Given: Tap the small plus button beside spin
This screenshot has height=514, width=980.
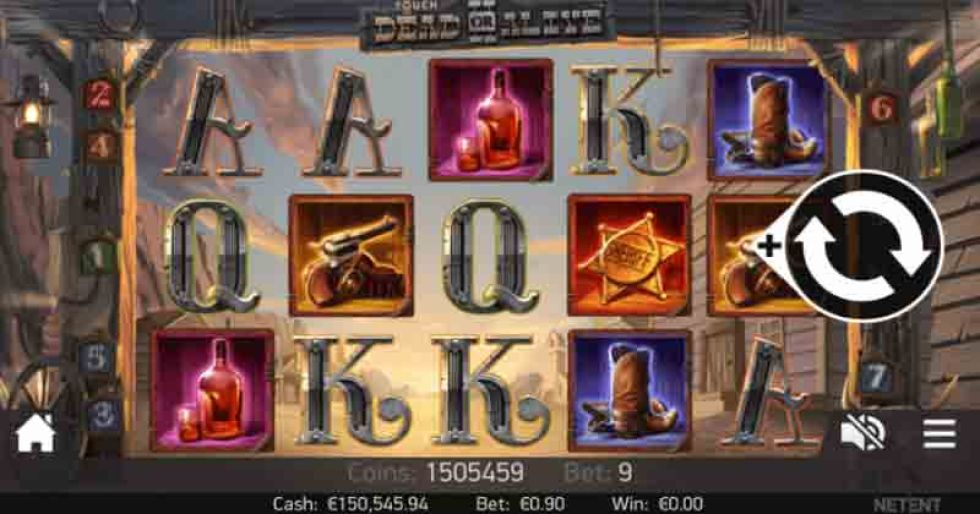Looking at the screenshot, I should (x=769, y=246).
